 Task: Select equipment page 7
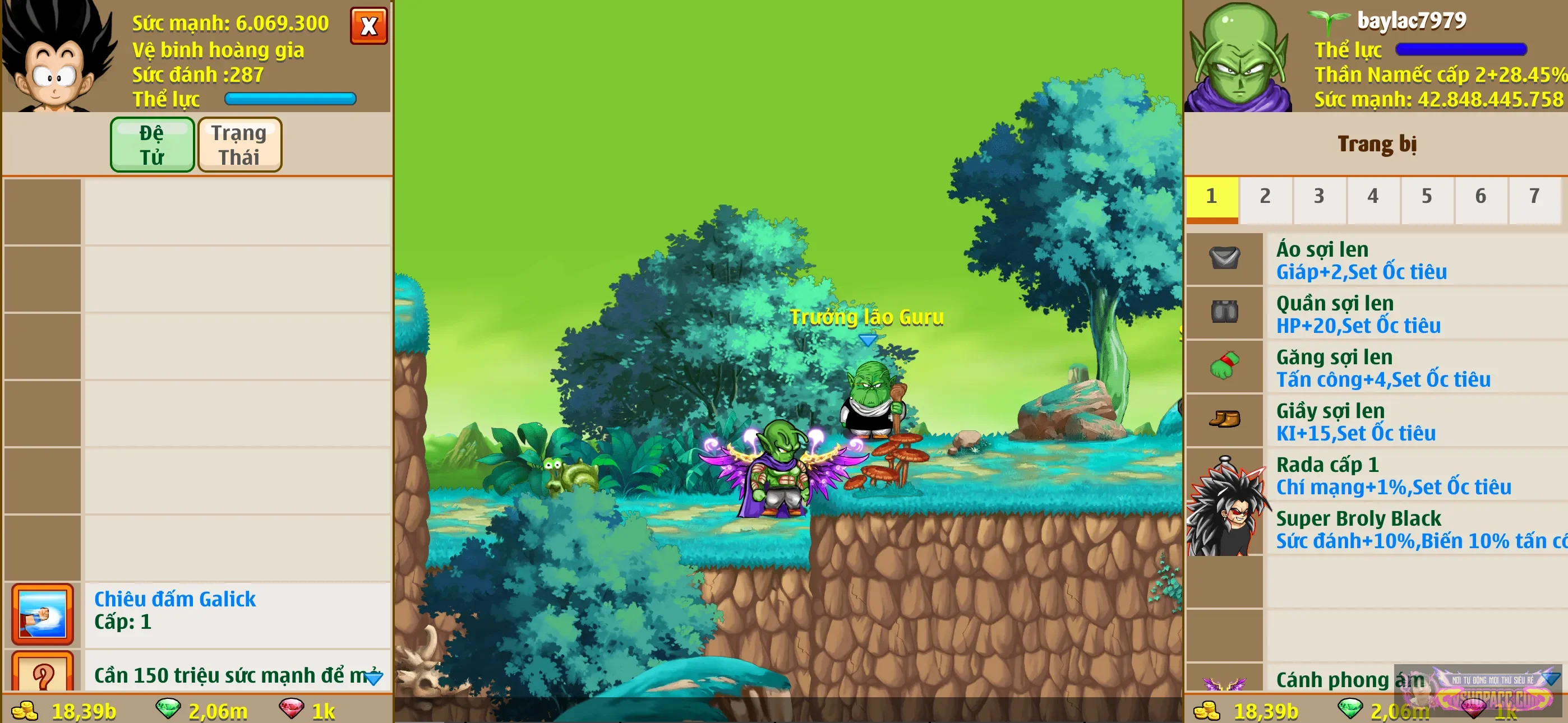(x=1533, y=197)
